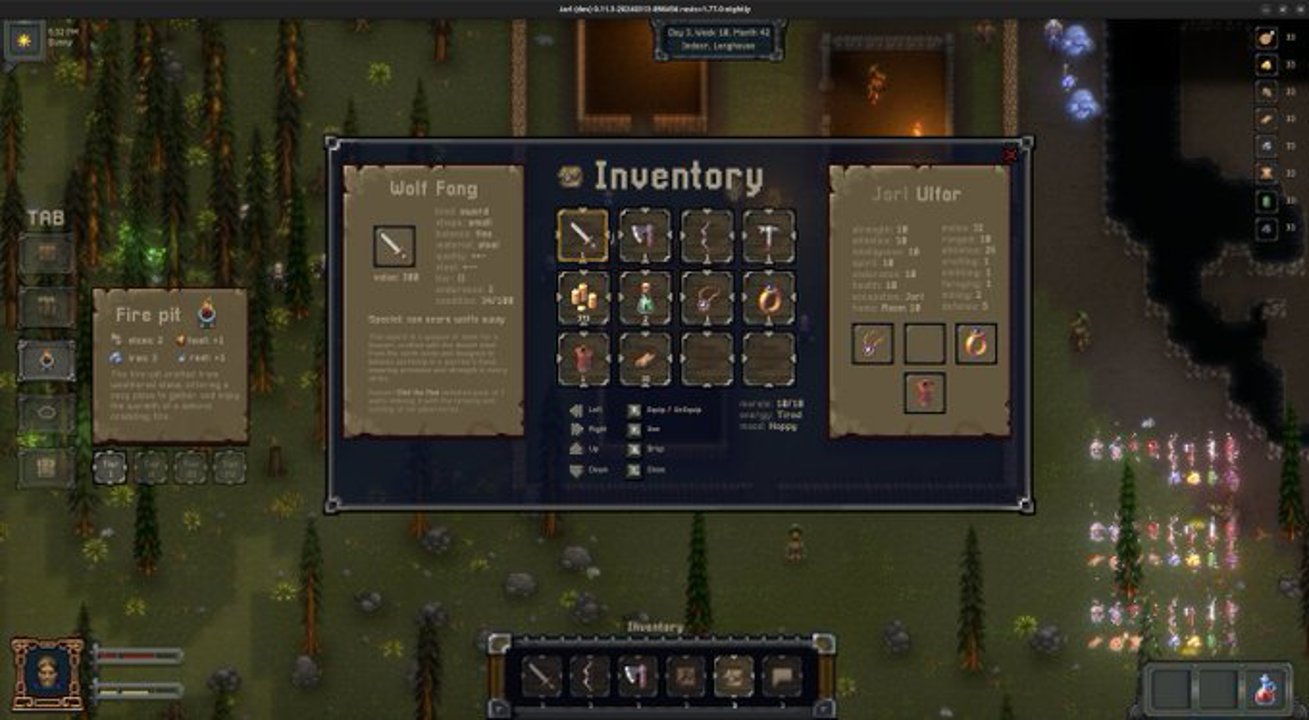This screenshot has height=720, width=1309.
Task: Select the red tunic in the inventory grid
Action: (x=583, y=358)
